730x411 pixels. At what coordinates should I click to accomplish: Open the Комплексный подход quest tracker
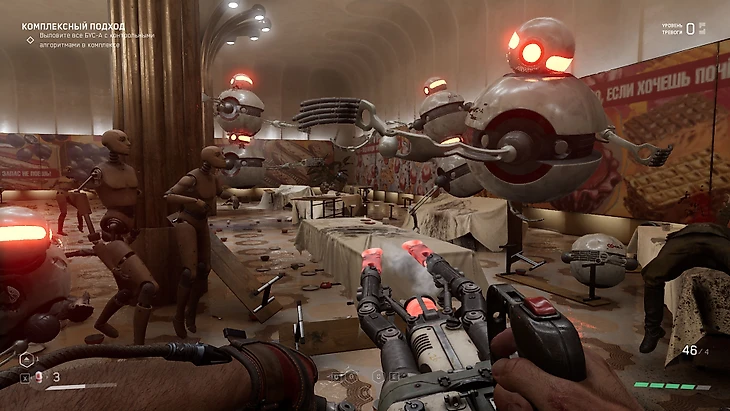[73, 26]
